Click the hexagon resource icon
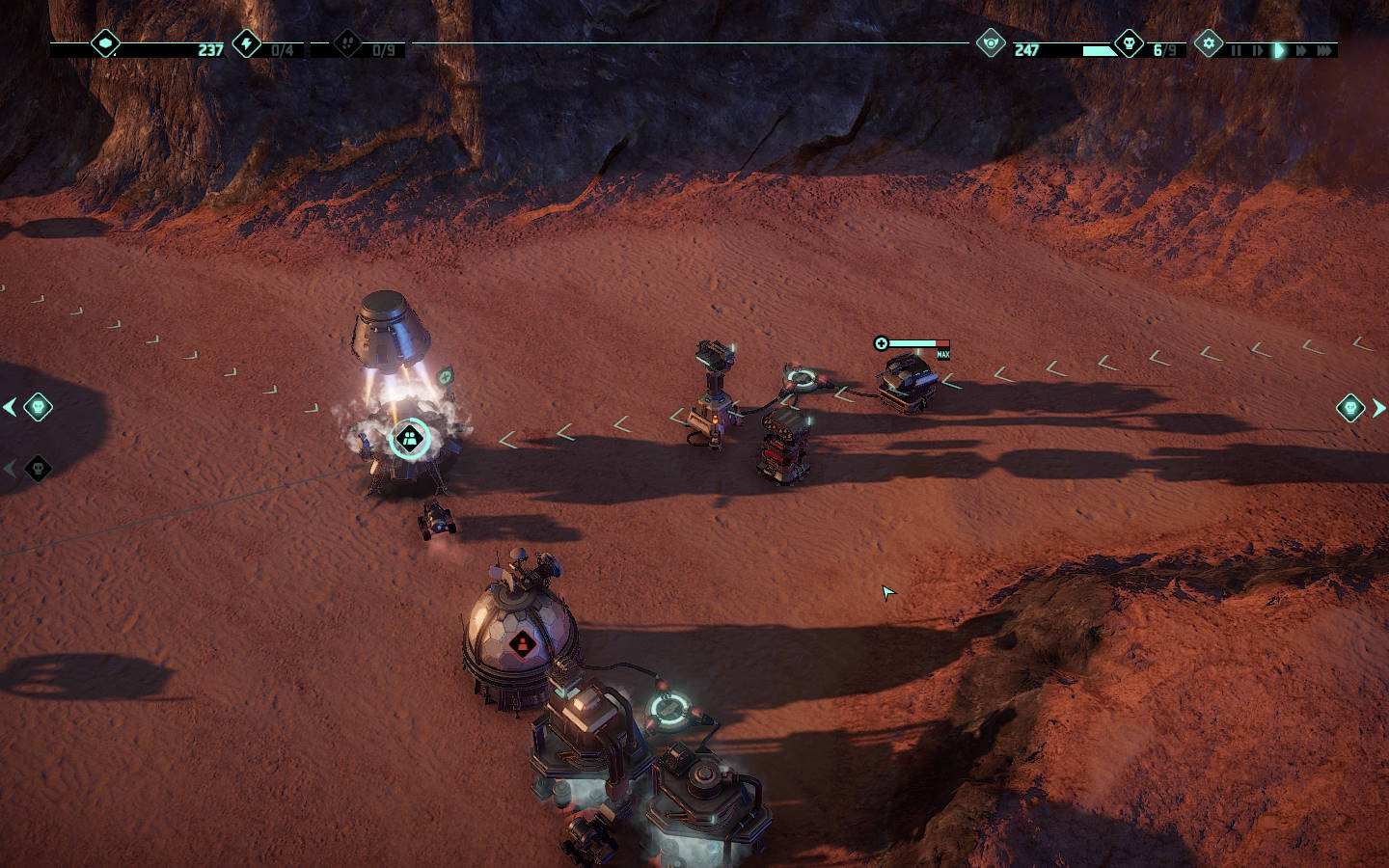The width and height of the screenshot is (1389, 868). point(105,43)
